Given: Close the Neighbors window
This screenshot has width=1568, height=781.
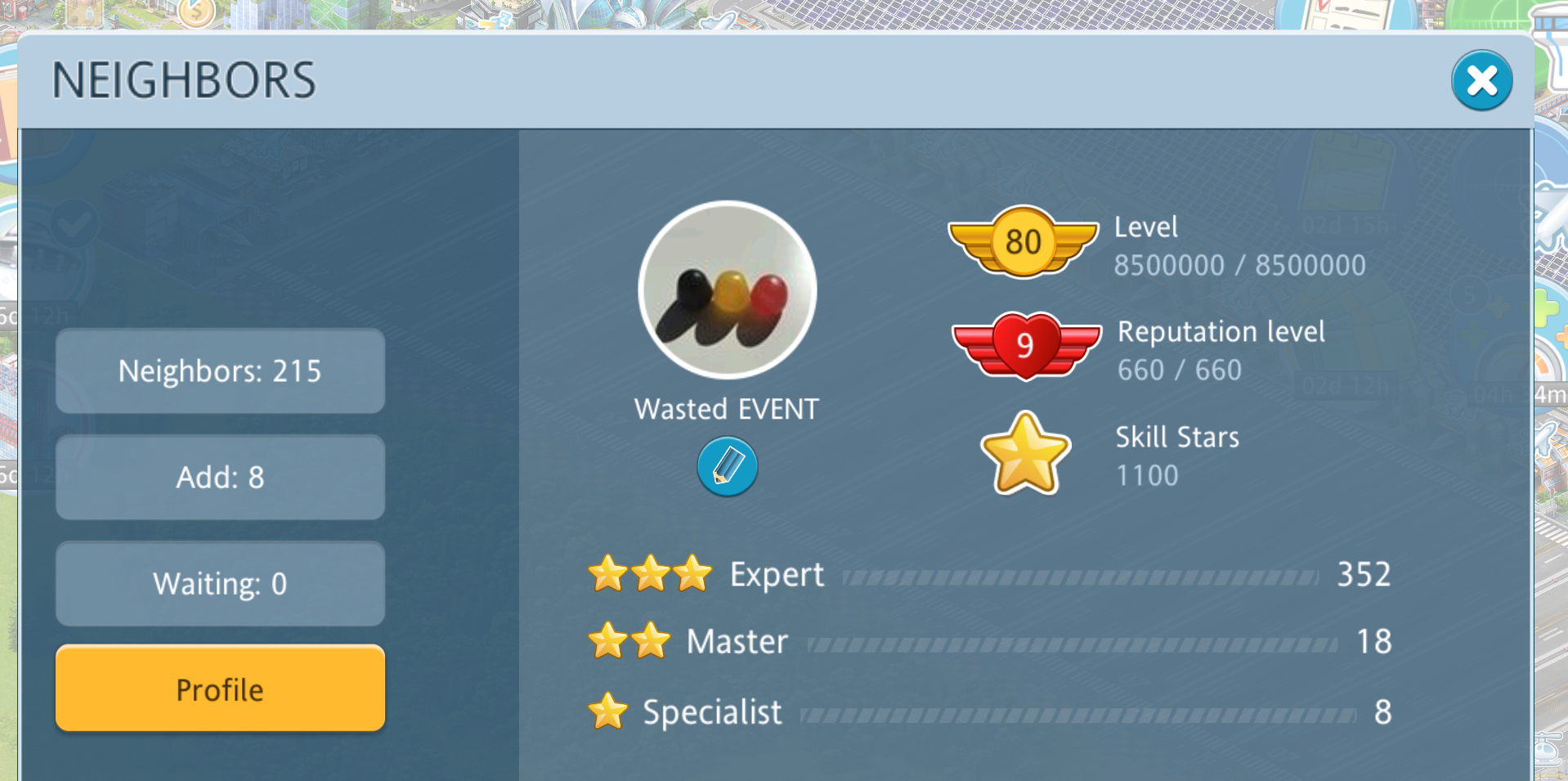Looking at the screenshot, I should (x=1481, y=81).
